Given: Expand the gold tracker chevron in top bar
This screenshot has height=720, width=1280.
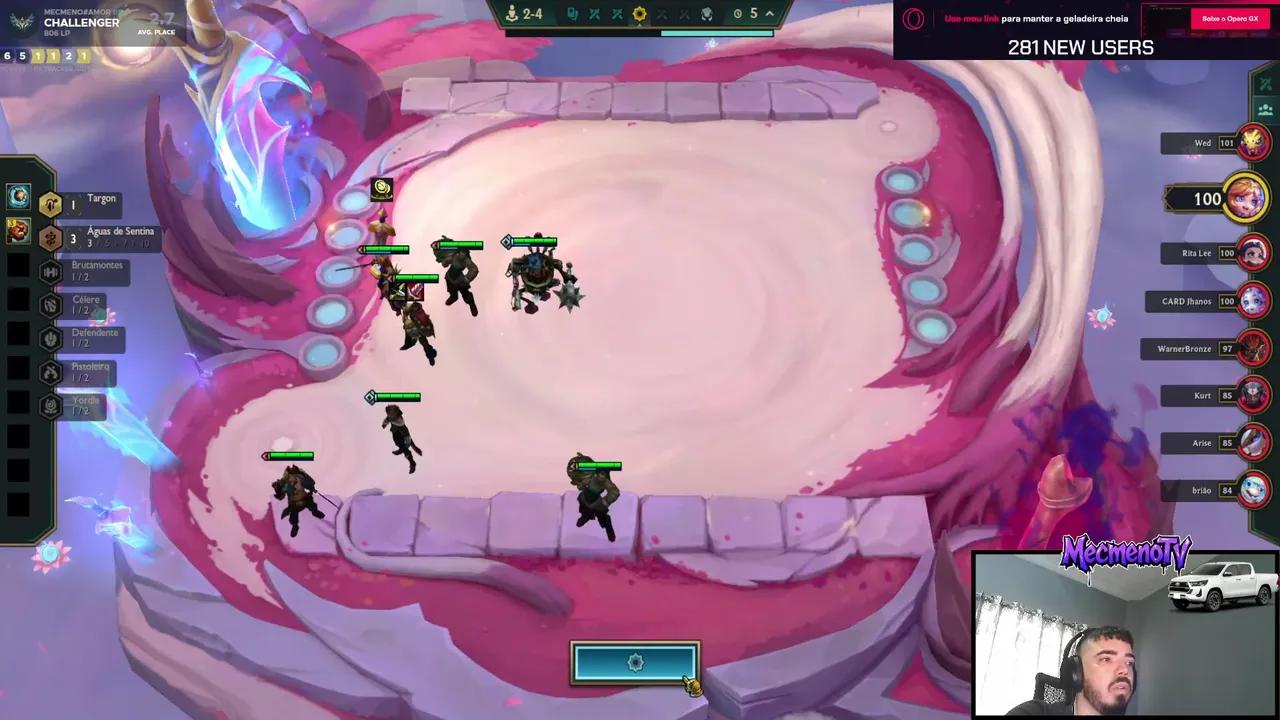Looking at the screenshot, I should (x=770, y=13).
